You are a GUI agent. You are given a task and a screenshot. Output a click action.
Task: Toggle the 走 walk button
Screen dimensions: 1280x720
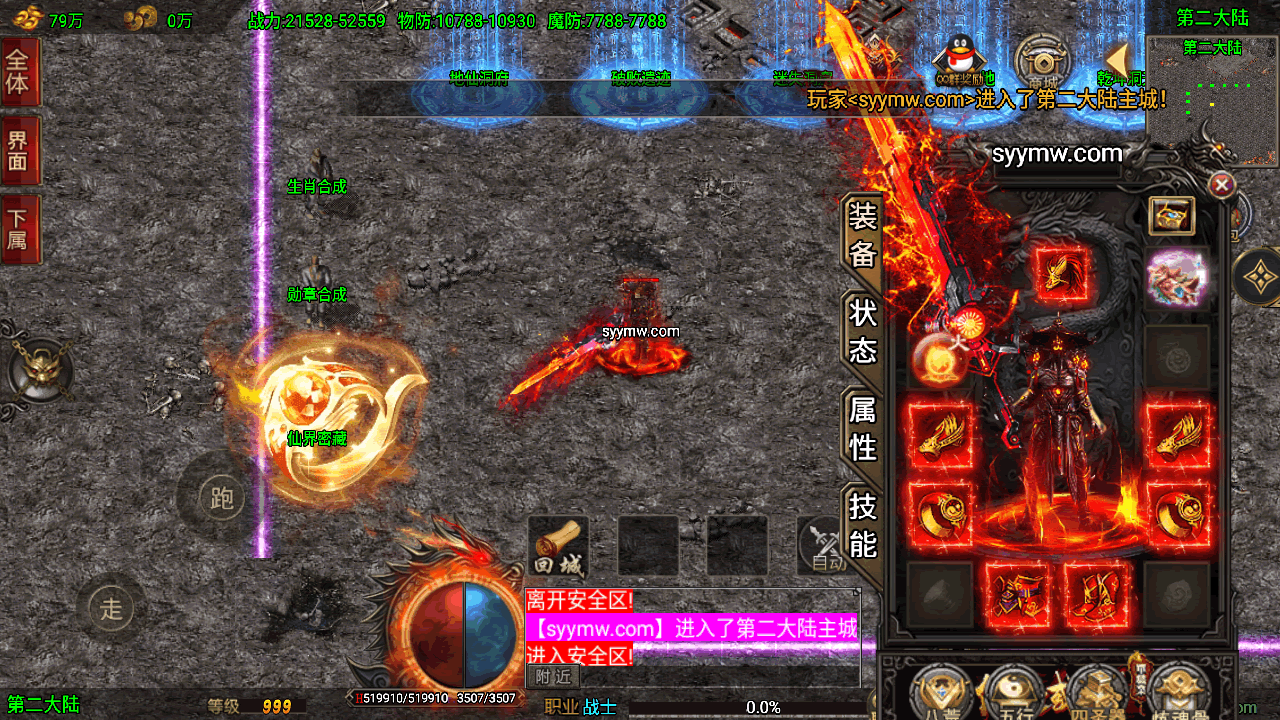click(x=111, y=606)
